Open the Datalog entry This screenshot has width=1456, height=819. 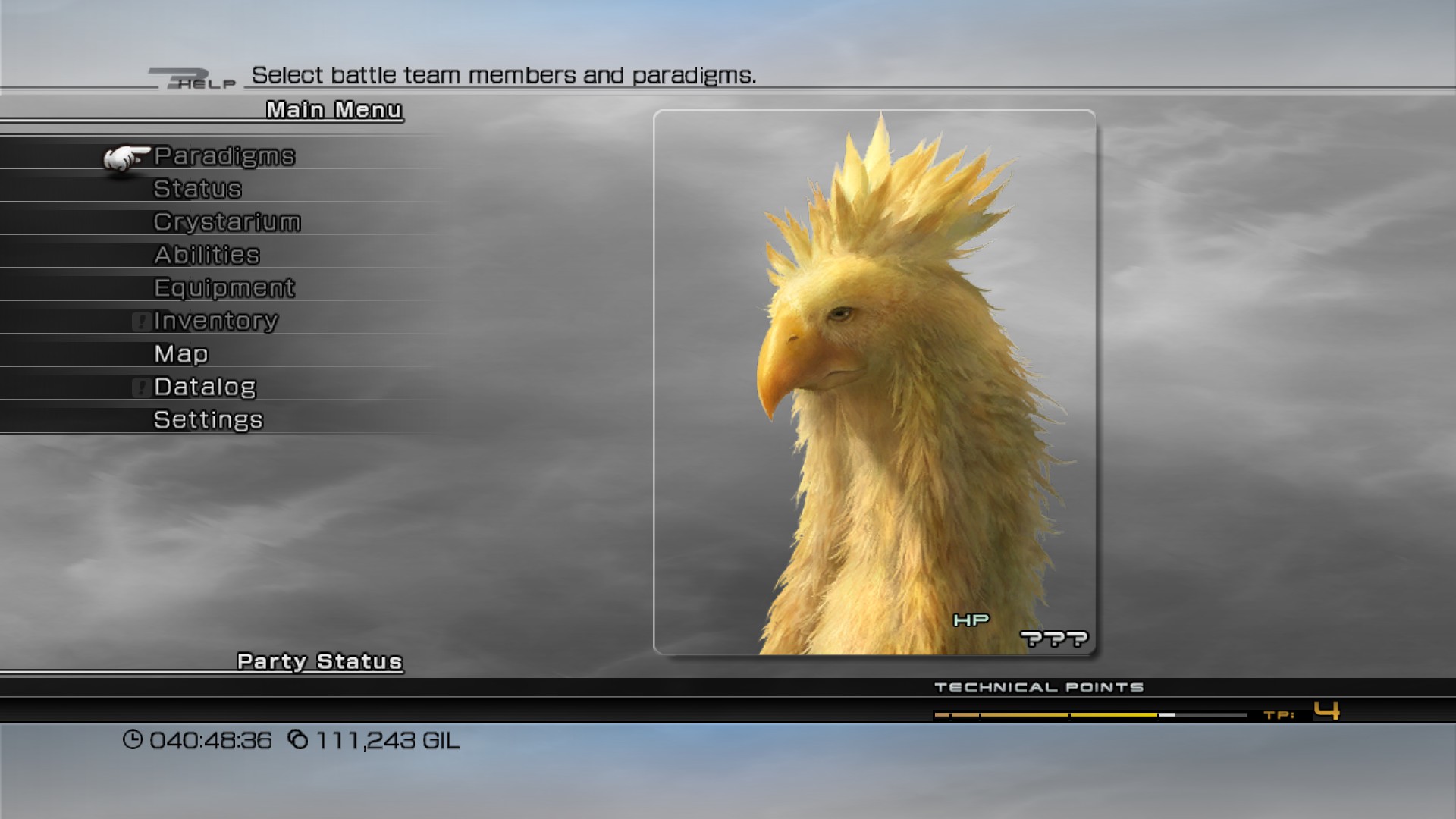click(205, 387)
